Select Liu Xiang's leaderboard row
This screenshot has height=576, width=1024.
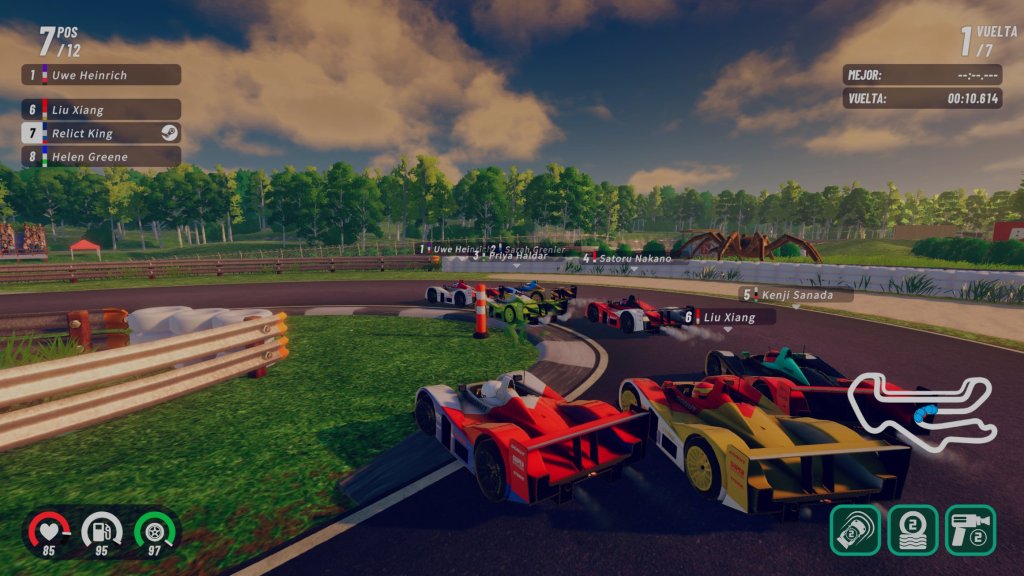click(102, 110)
